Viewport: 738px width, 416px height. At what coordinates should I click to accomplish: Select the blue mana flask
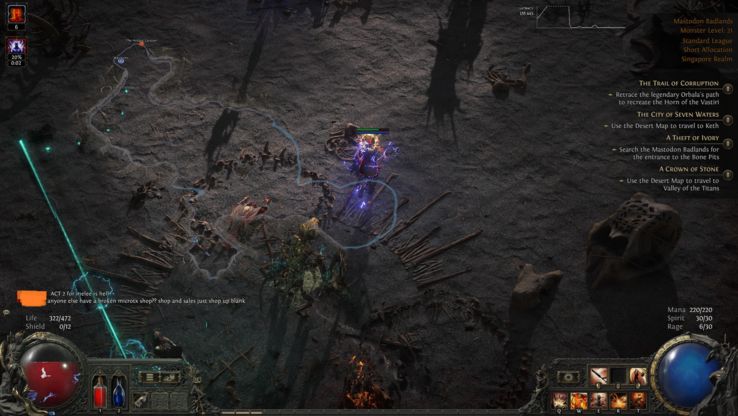[118, 392]
